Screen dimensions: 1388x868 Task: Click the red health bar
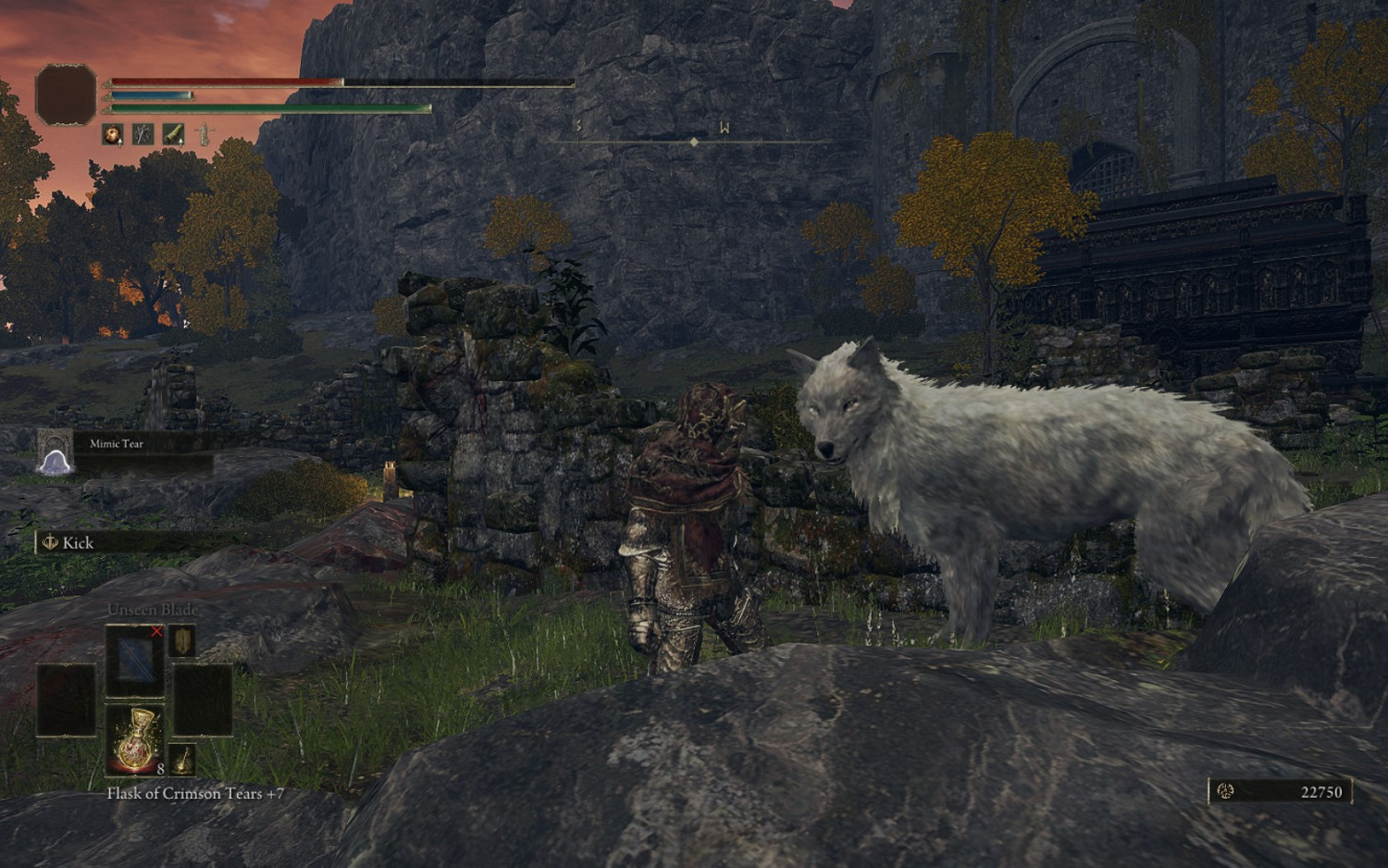pyautogui.click(x=231, y=82)
